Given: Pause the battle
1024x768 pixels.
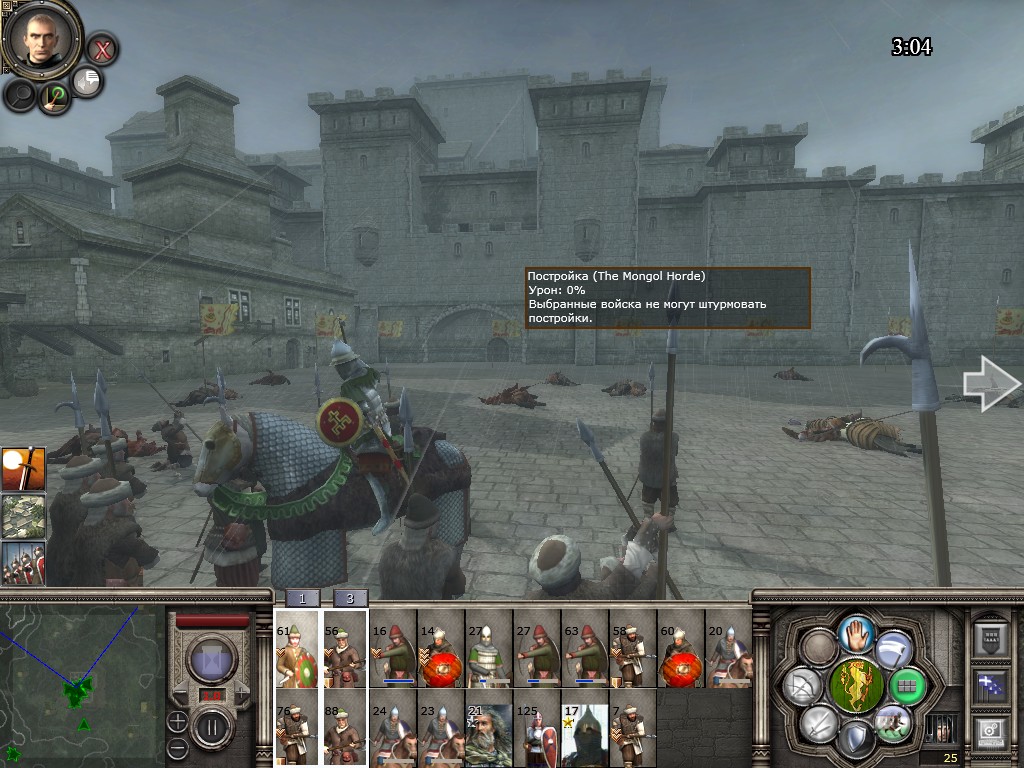Looking at the screenshot, I should tap(211, 725).
